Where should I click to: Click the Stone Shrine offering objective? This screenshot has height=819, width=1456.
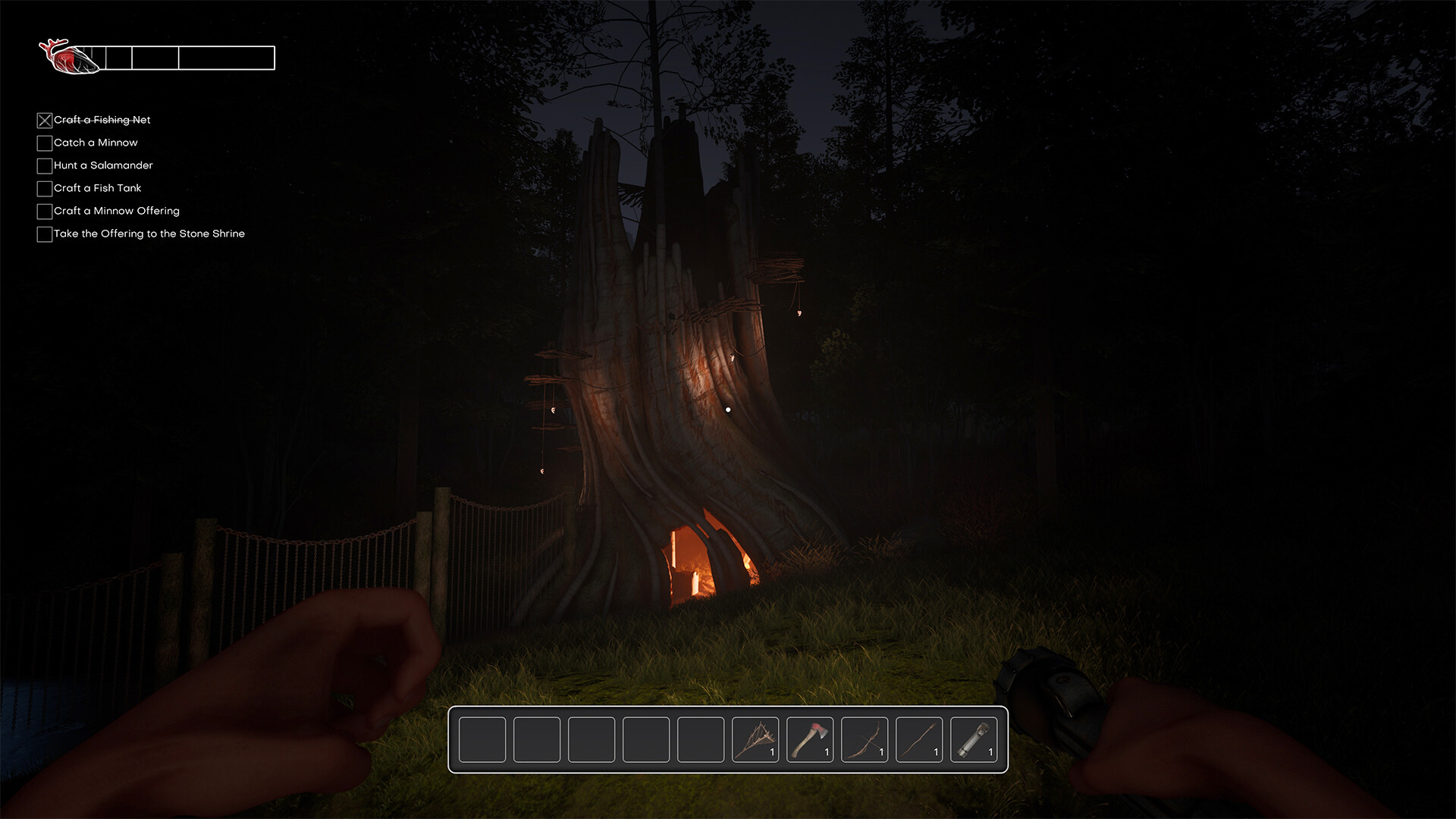[149, 234]
